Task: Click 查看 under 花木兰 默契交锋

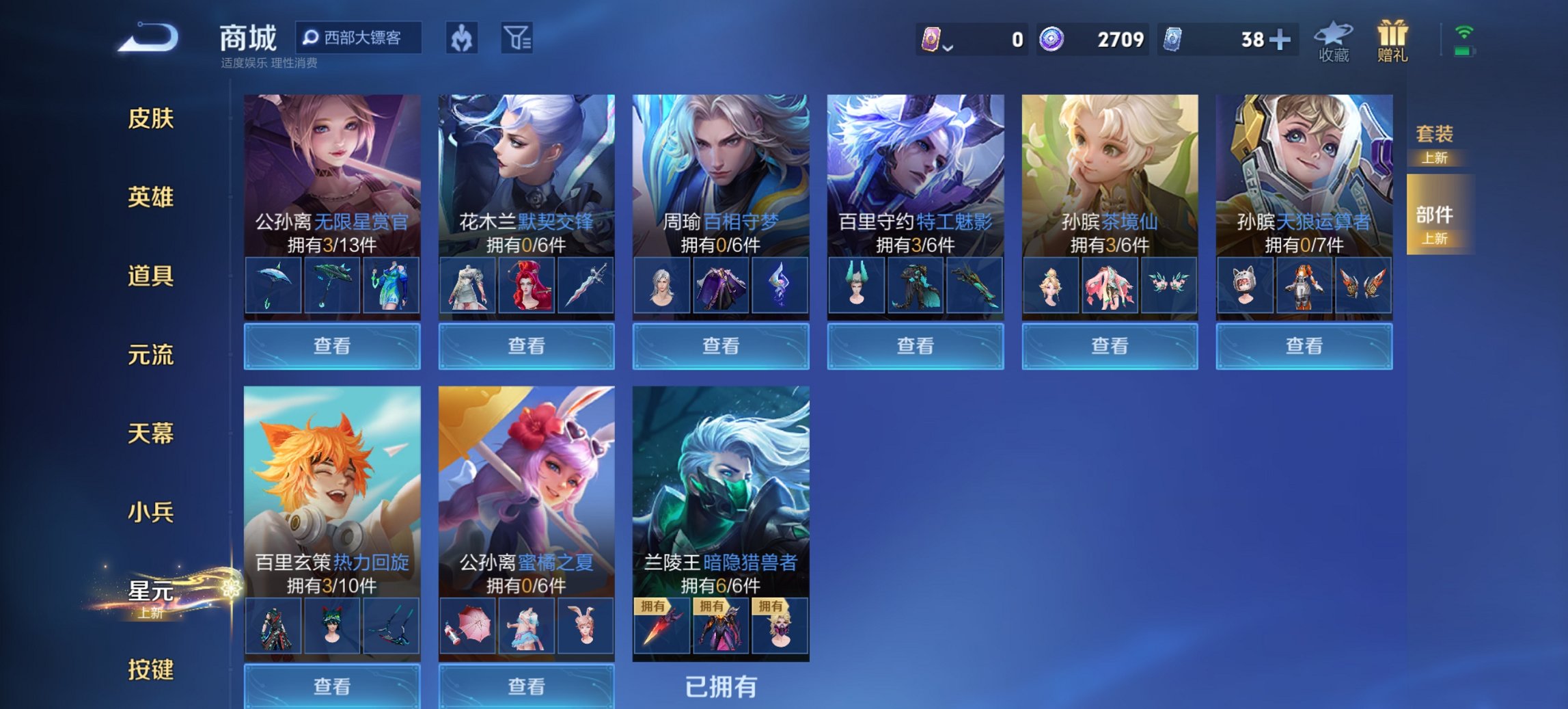Action: (526, 347)
